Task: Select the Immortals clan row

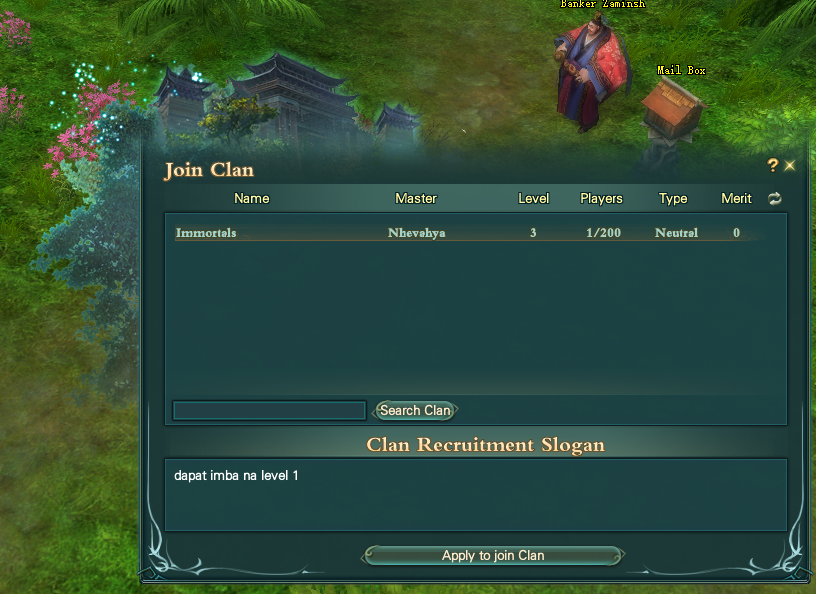Action: coord(460,233)
